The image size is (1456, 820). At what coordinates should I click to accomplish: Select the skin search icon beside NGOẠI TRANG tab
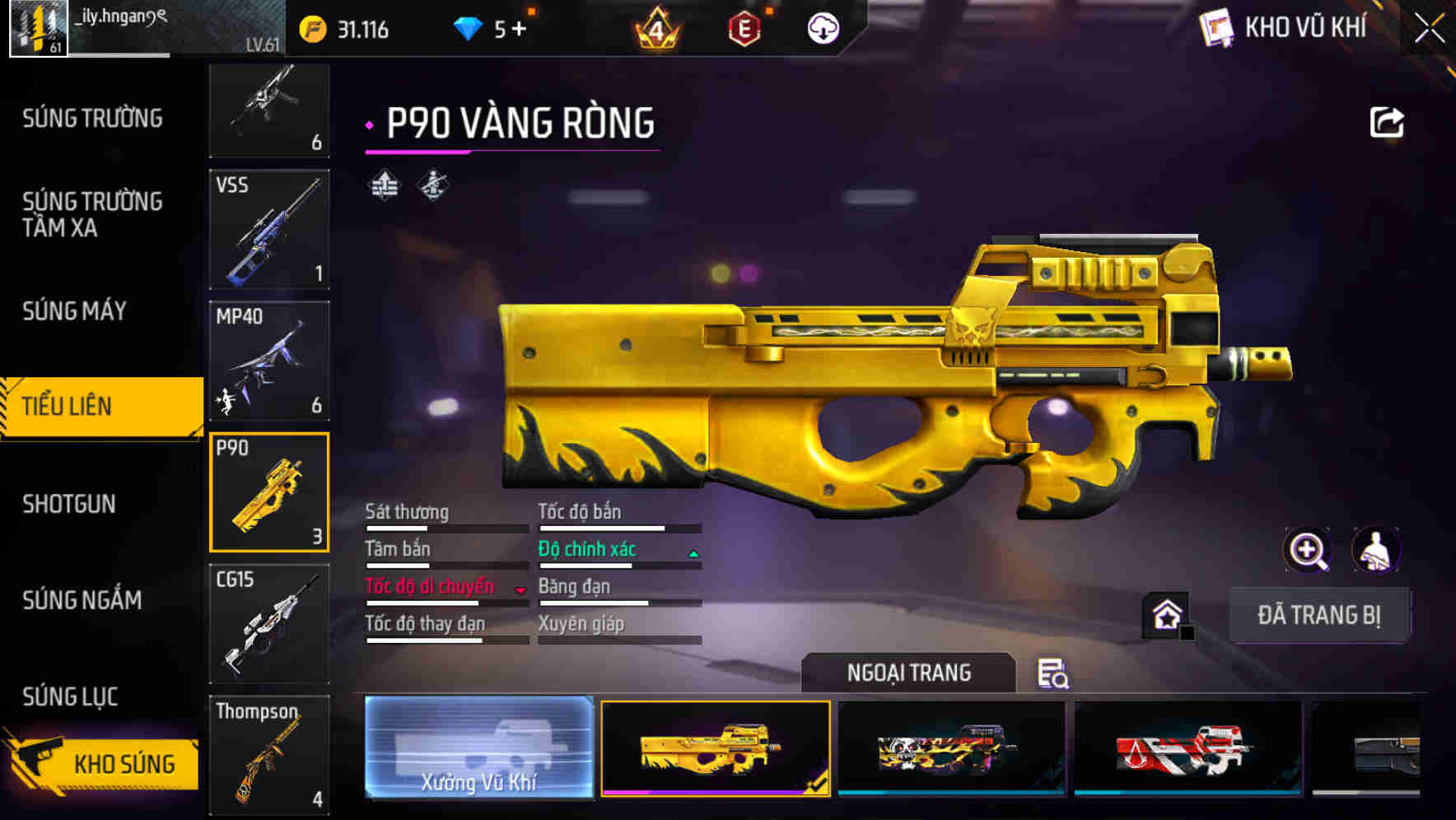pos(1054,674)
